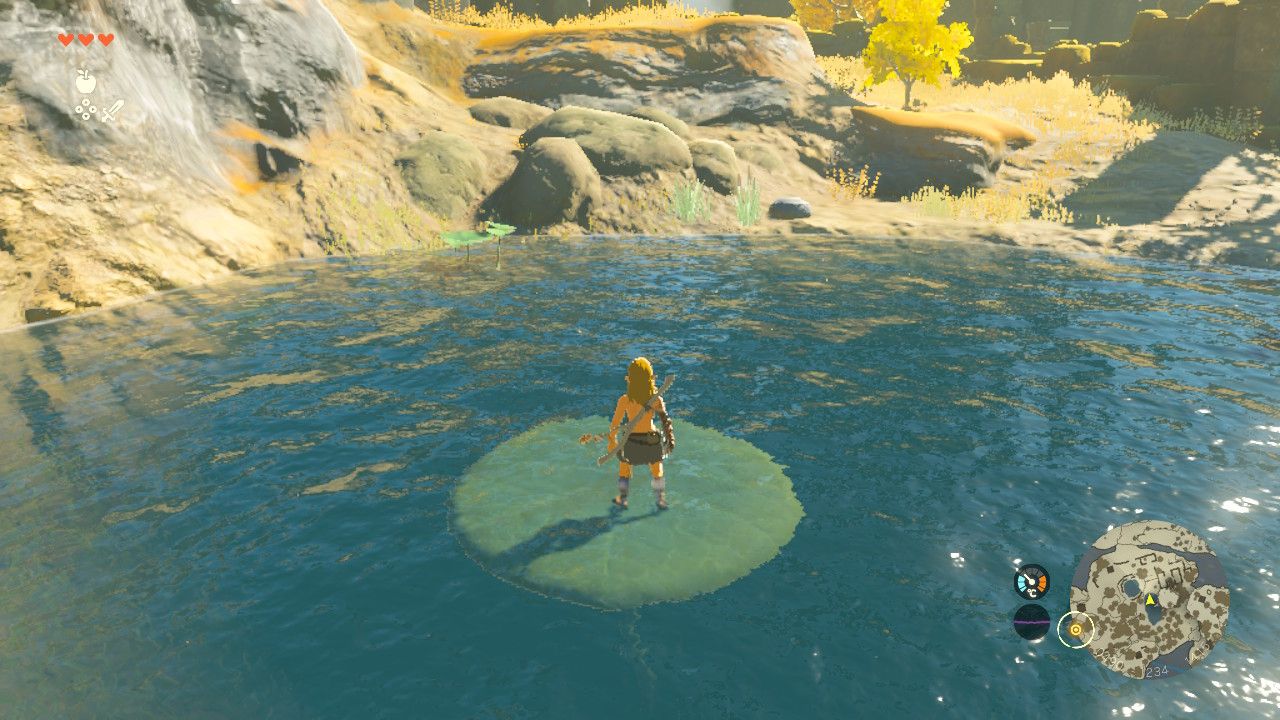Viewport: 1280px width, 720px height.
Task: Click the first heart in the health meter
Action: pos(66,40)
